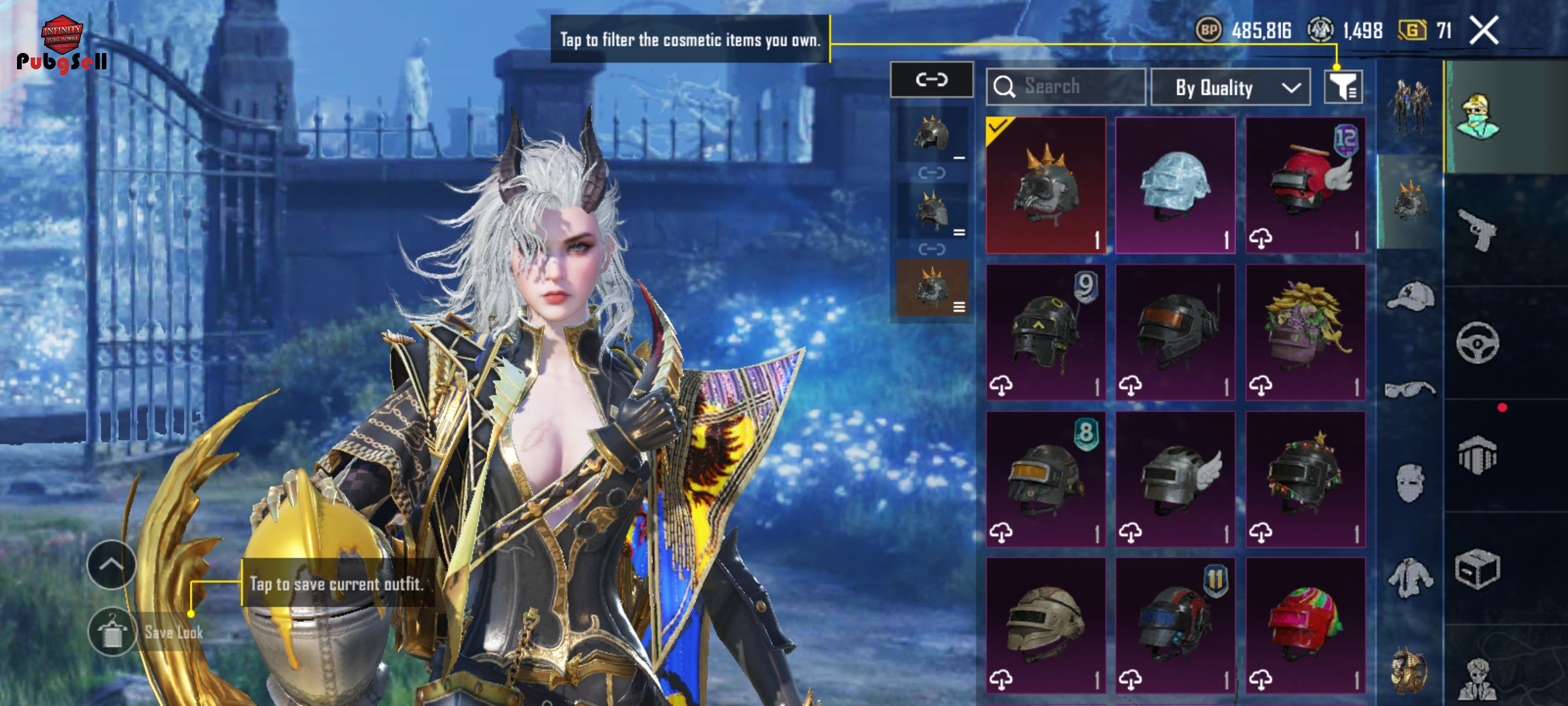Screen dimensions: 1568x706
Task: Switch to the face mask category
Action: tap(1410, 484)
